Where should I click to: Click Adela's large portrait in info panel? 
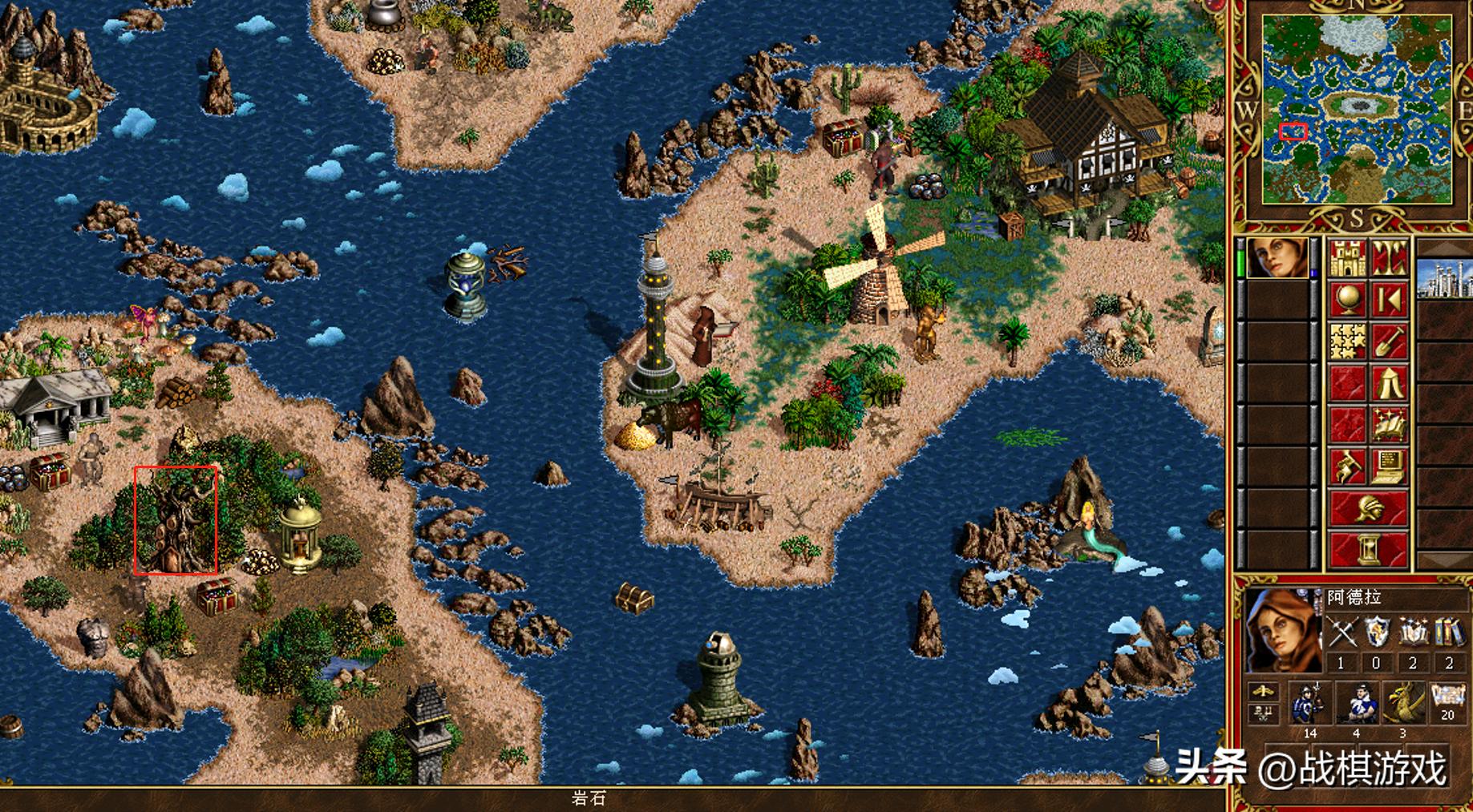coord(1281,631)
